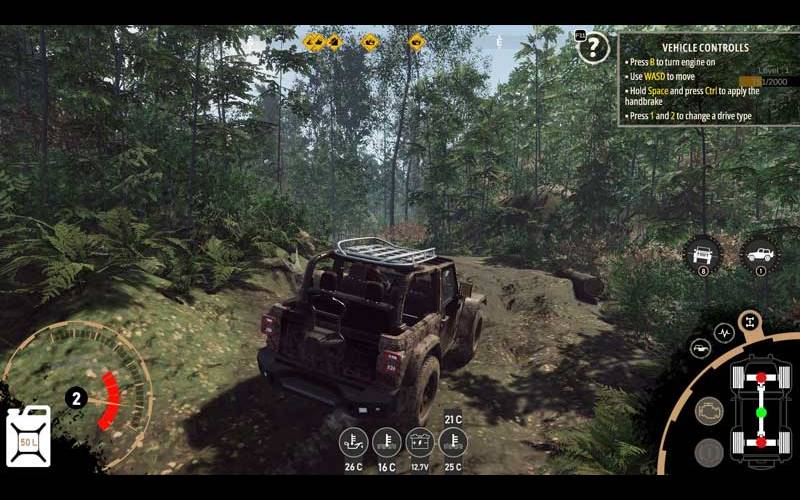Open the help question mark button
Screen dimensions: 800x500
point(594,47)
